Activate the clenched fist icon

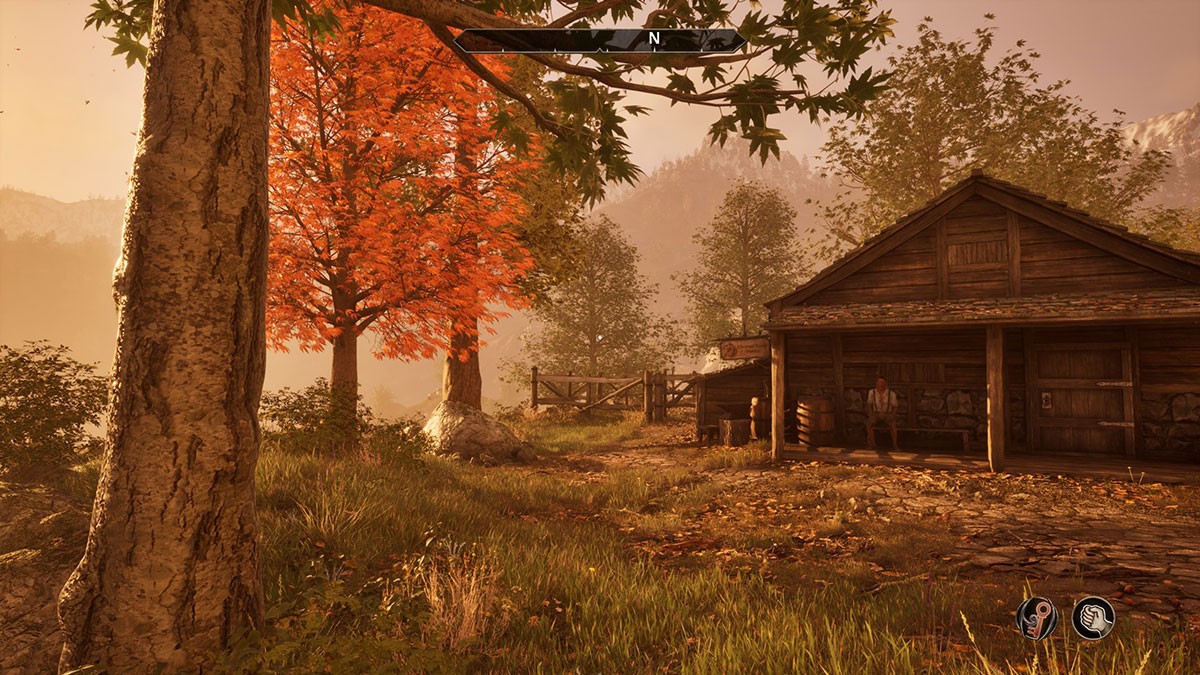point(1093,617)
